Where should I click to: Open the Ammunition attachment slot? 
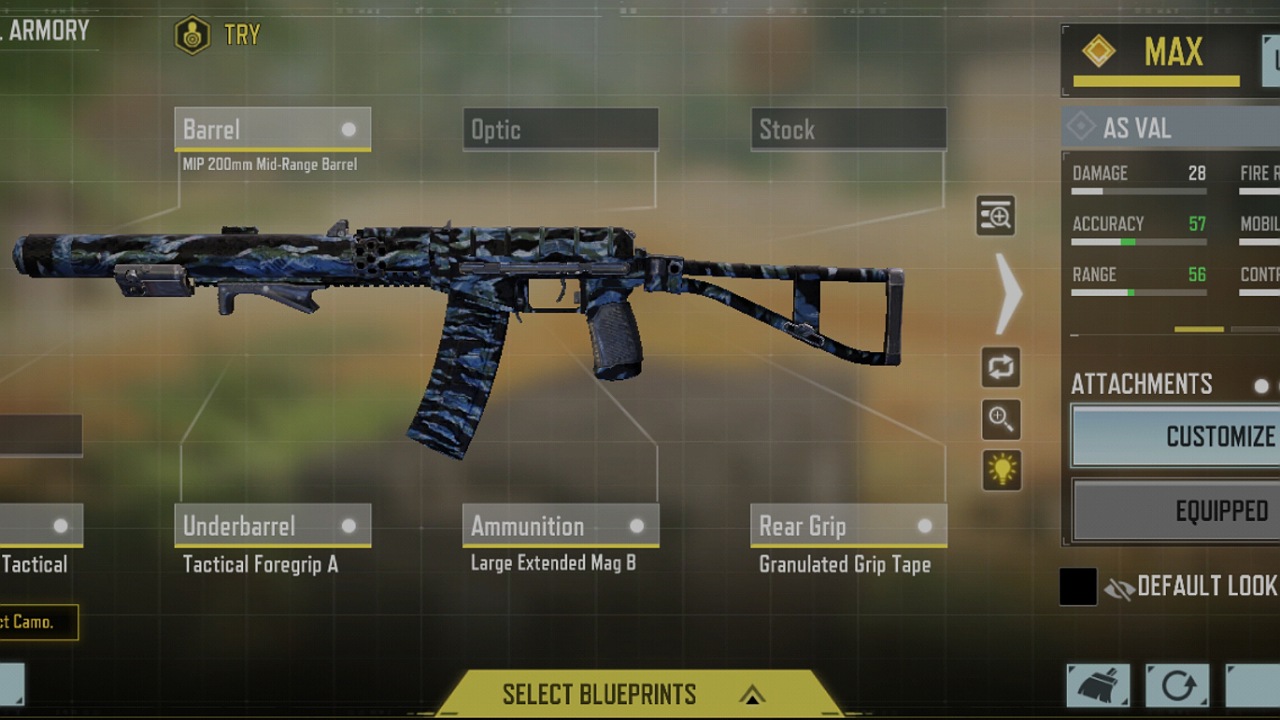pyautogui.click(x=560, y=526)
